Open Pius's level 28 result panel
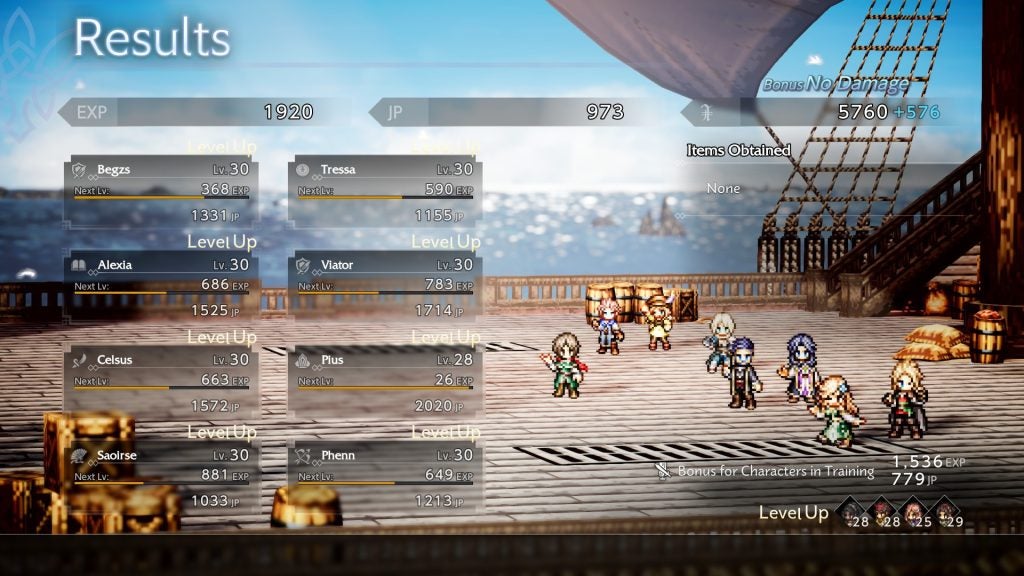Viewport: 1024px width, 576px height. point(385,381)
